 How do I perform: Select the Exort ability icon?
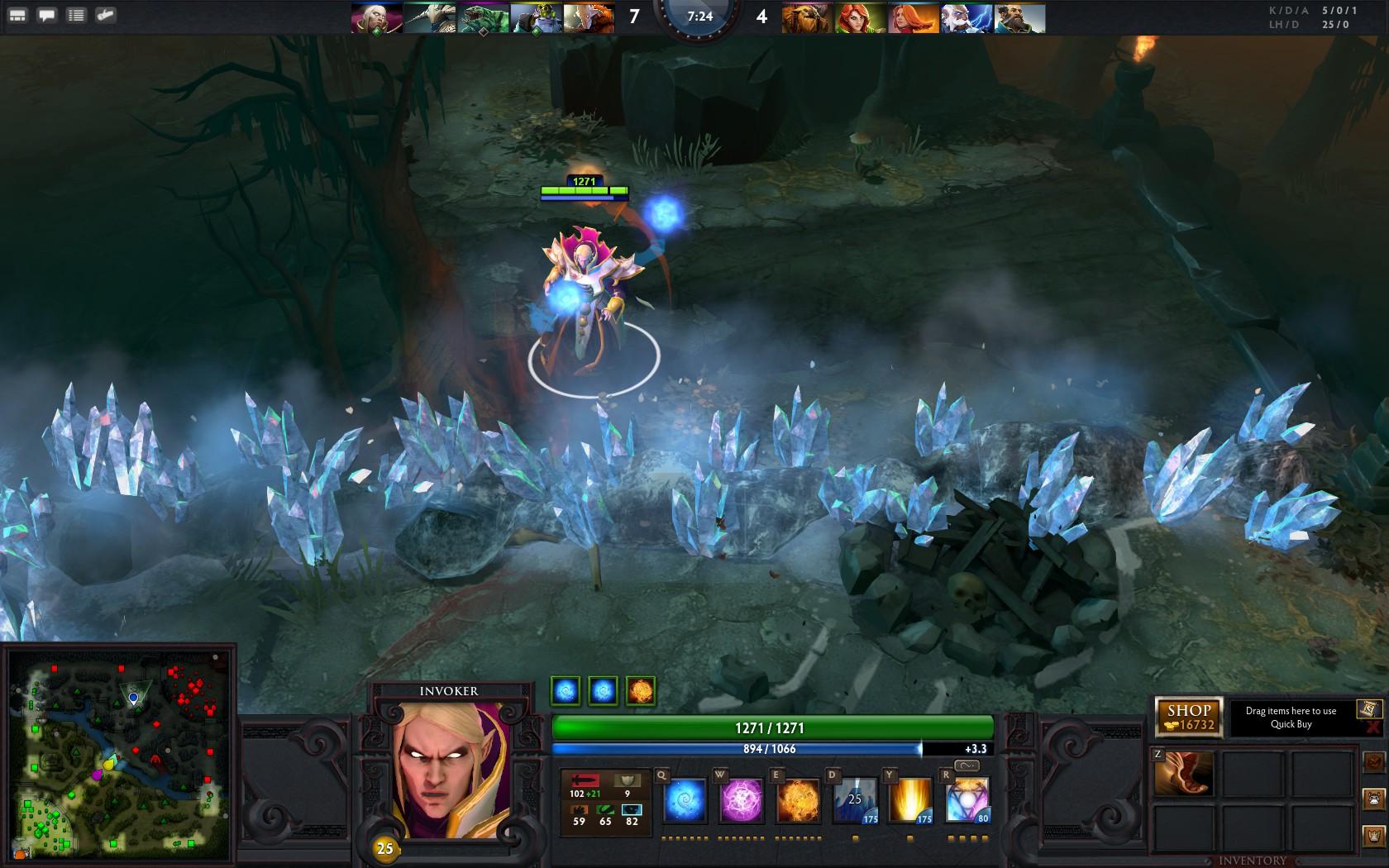(x=799, y=801)
